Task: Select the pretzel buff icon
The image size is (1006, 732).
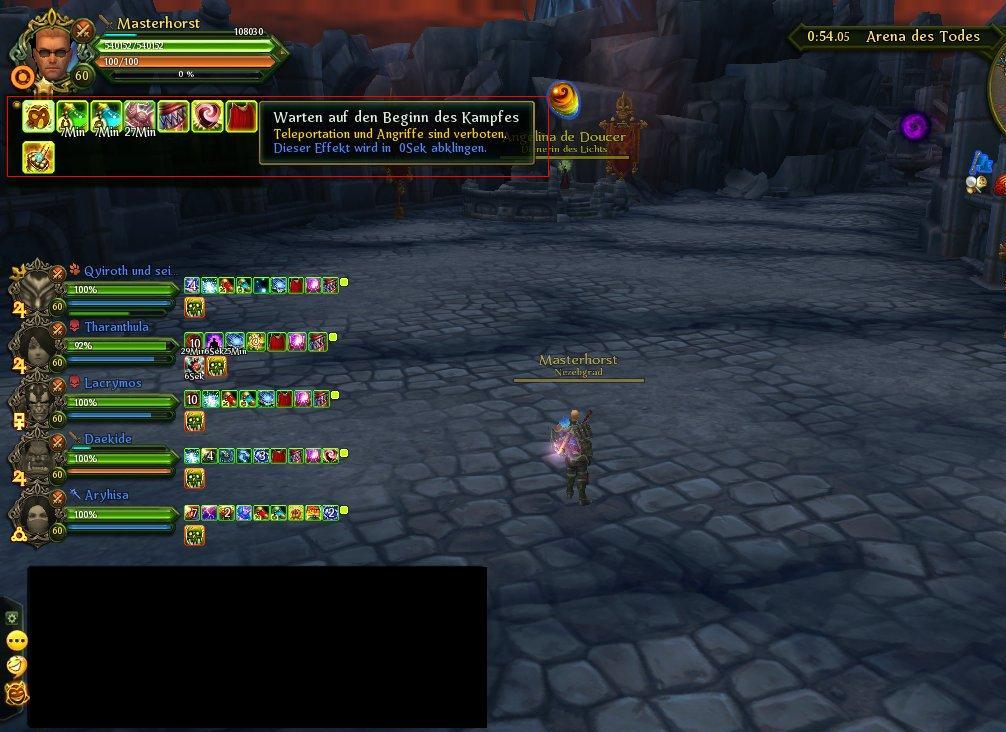Action: pos(39,117)
